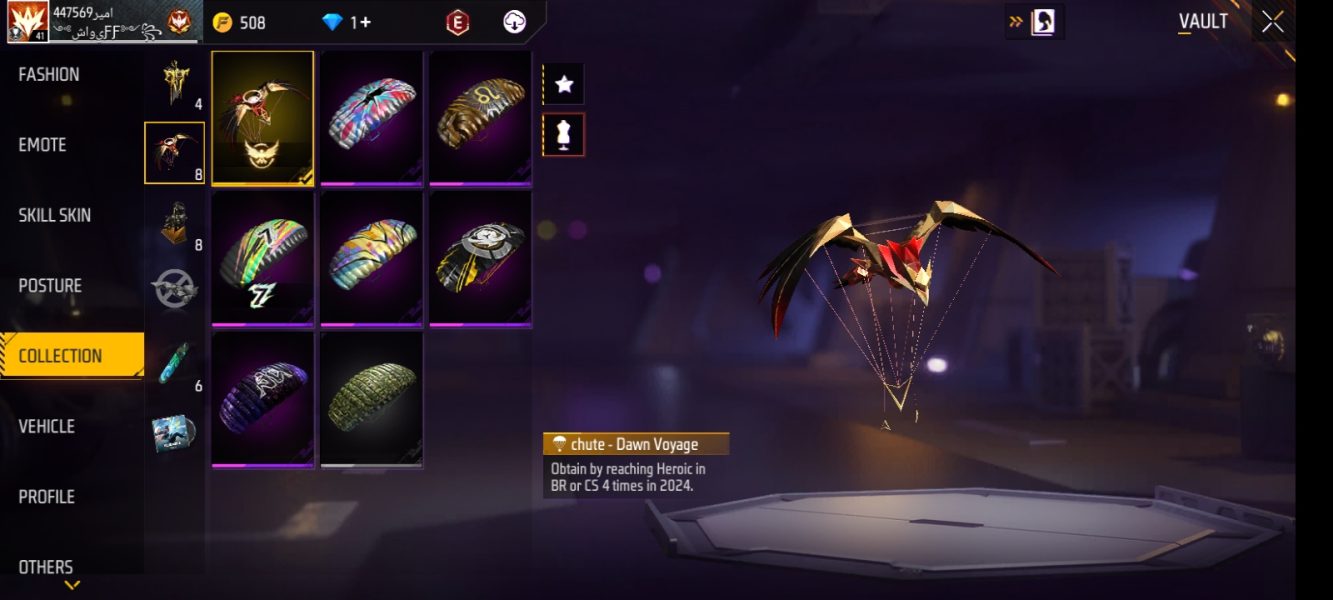Pick the golden Leo symbol parachute
Viewport: 1333px width, 600px height.
[x=480, y=118]
